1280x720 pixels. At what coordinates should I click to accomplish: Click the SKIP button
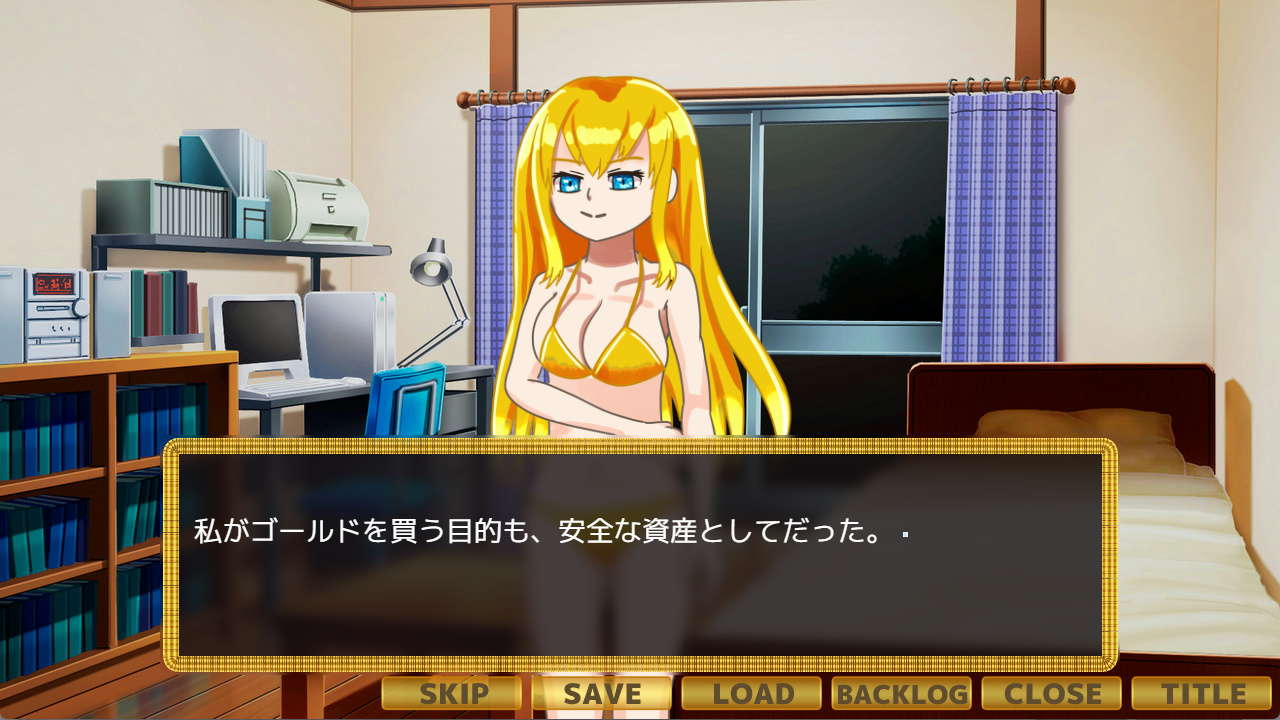tap(452, 693)
